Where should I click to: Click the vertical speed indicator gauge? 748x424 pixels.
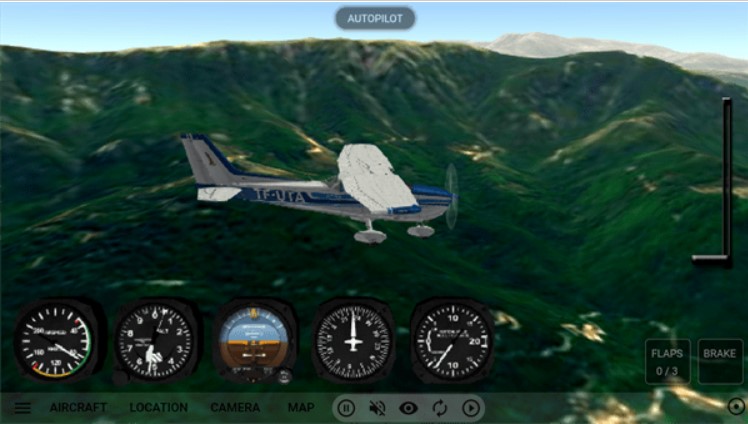coord(453,340)
